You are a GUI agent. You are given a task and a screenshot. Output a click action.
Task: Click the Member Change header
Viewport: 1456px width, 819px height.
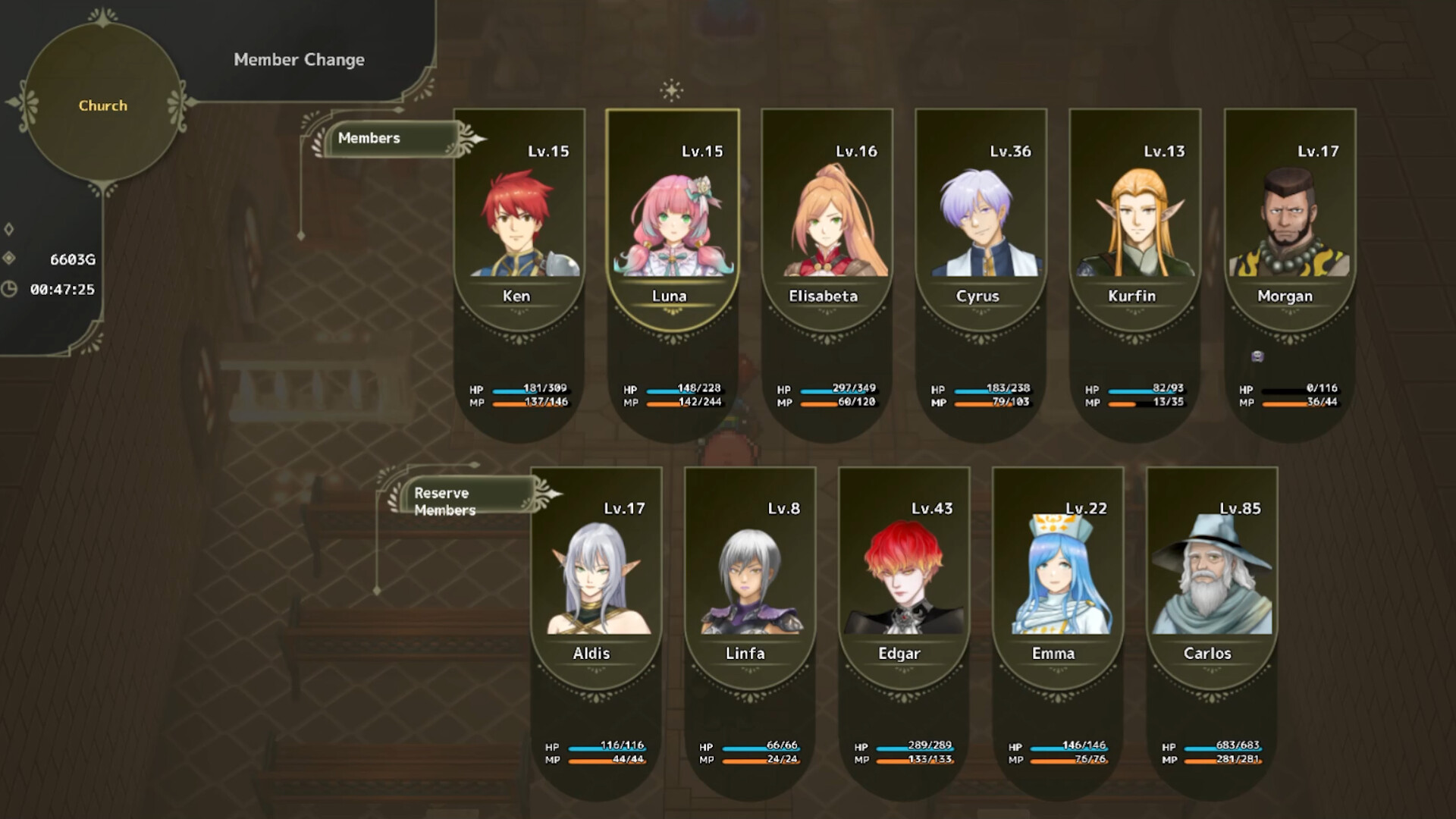300,59
